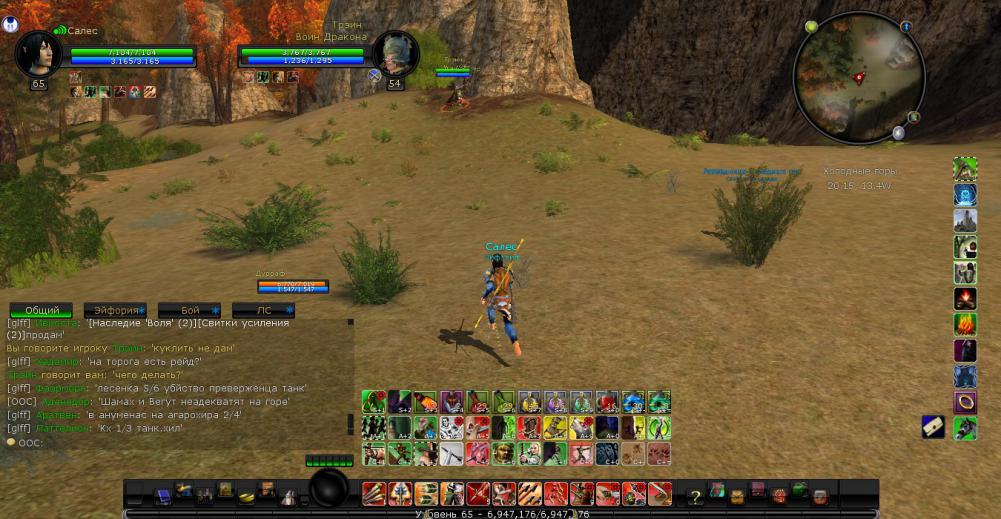Click the round black orb on the bottom bar

pos(329,489)
